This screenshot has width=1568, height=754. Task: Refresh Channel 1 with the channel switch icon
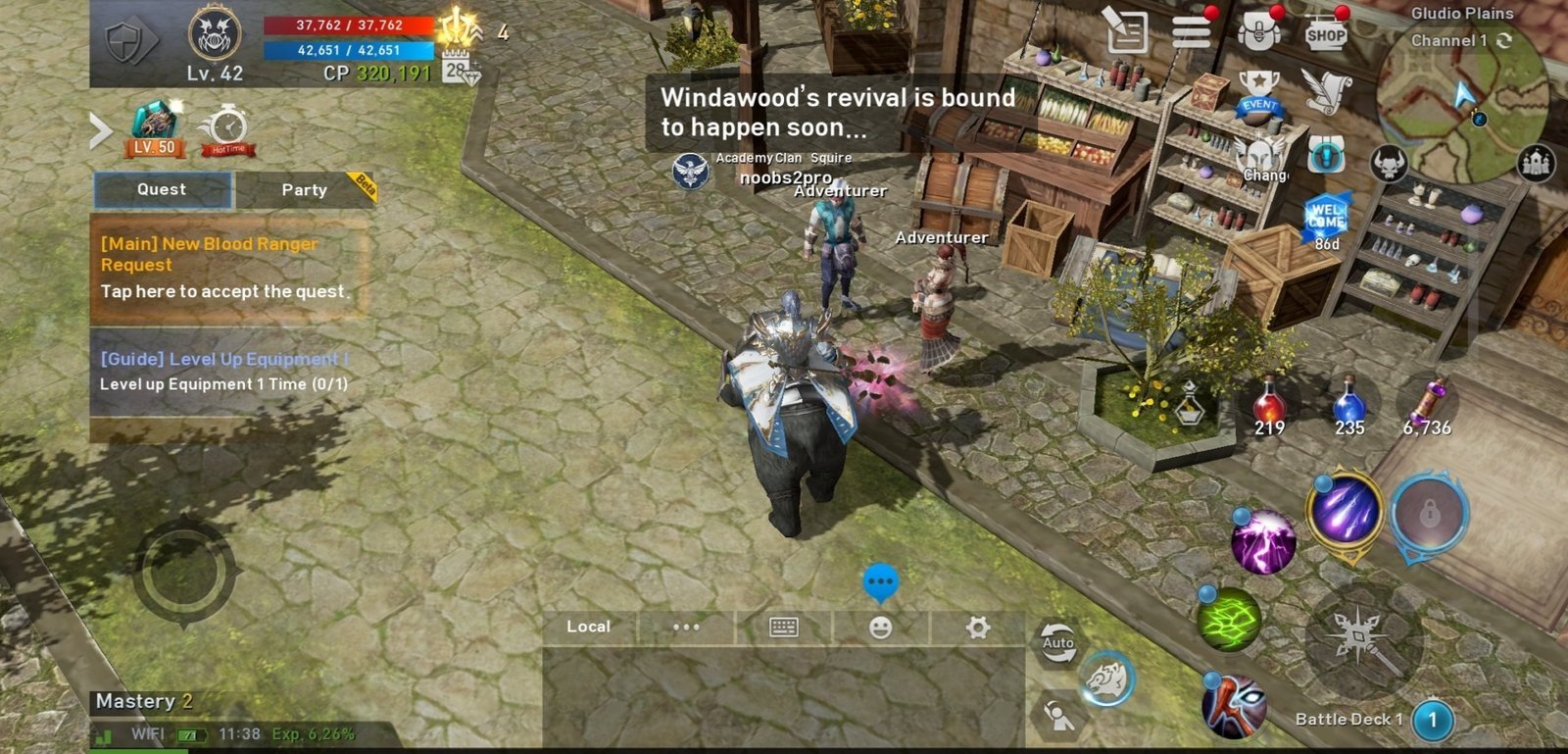tap(1506, 41)
